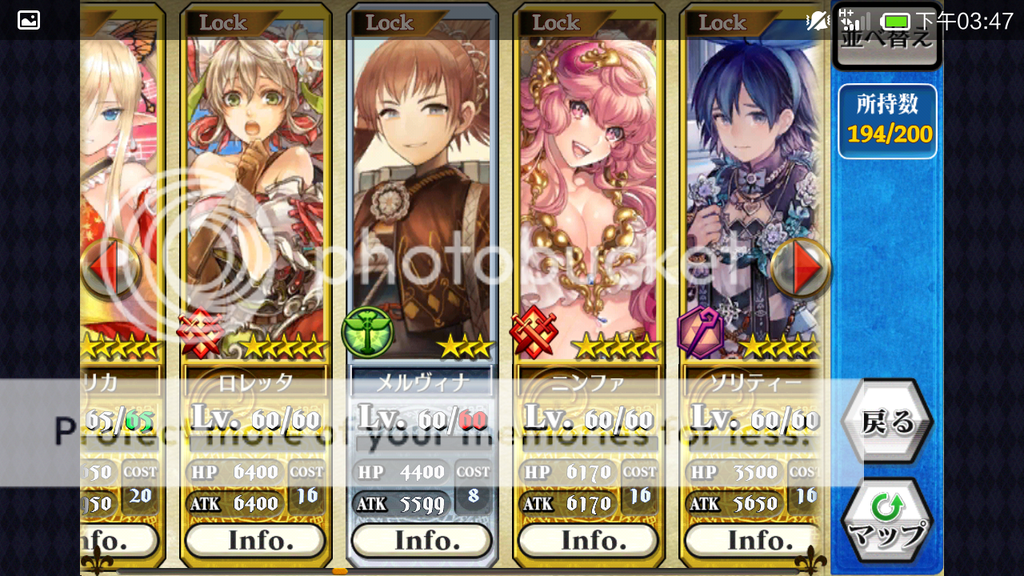Screen dimensions: 1024x576
Task: Toggle Lock on the ニンファ card
Action: [556, 22]
